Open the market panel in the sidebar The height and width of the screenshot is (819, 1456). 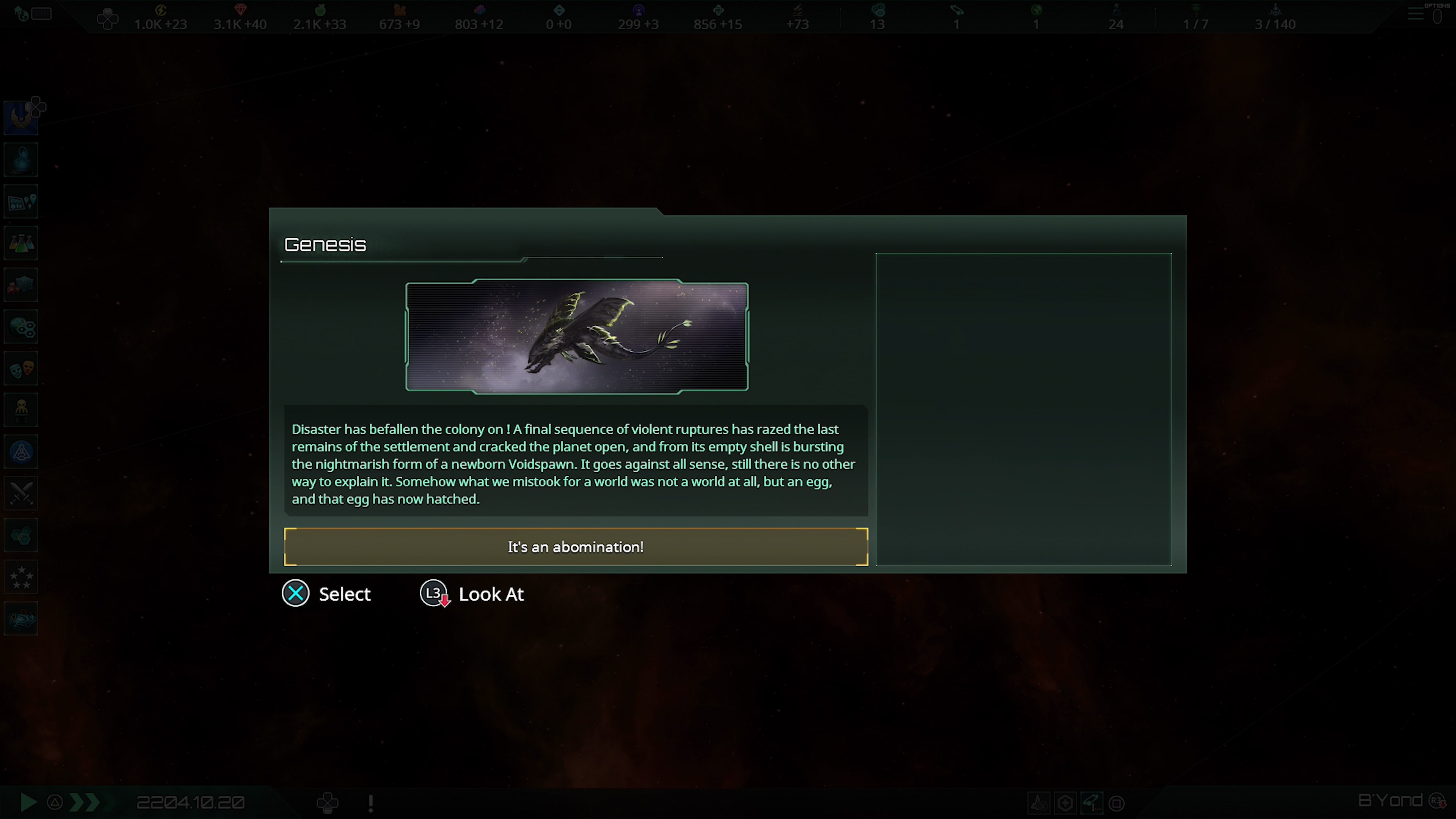21,284
